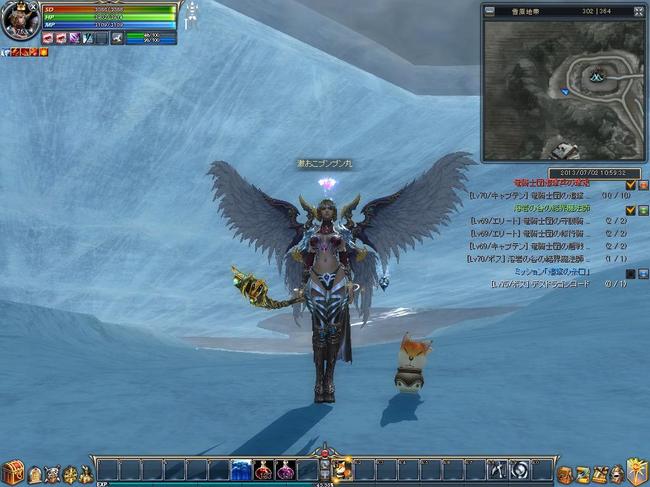The height and width of the screenshot is (487, 650).
Task: Expand the minimap with the top-right corner button
Action: (x=633, y=12)
